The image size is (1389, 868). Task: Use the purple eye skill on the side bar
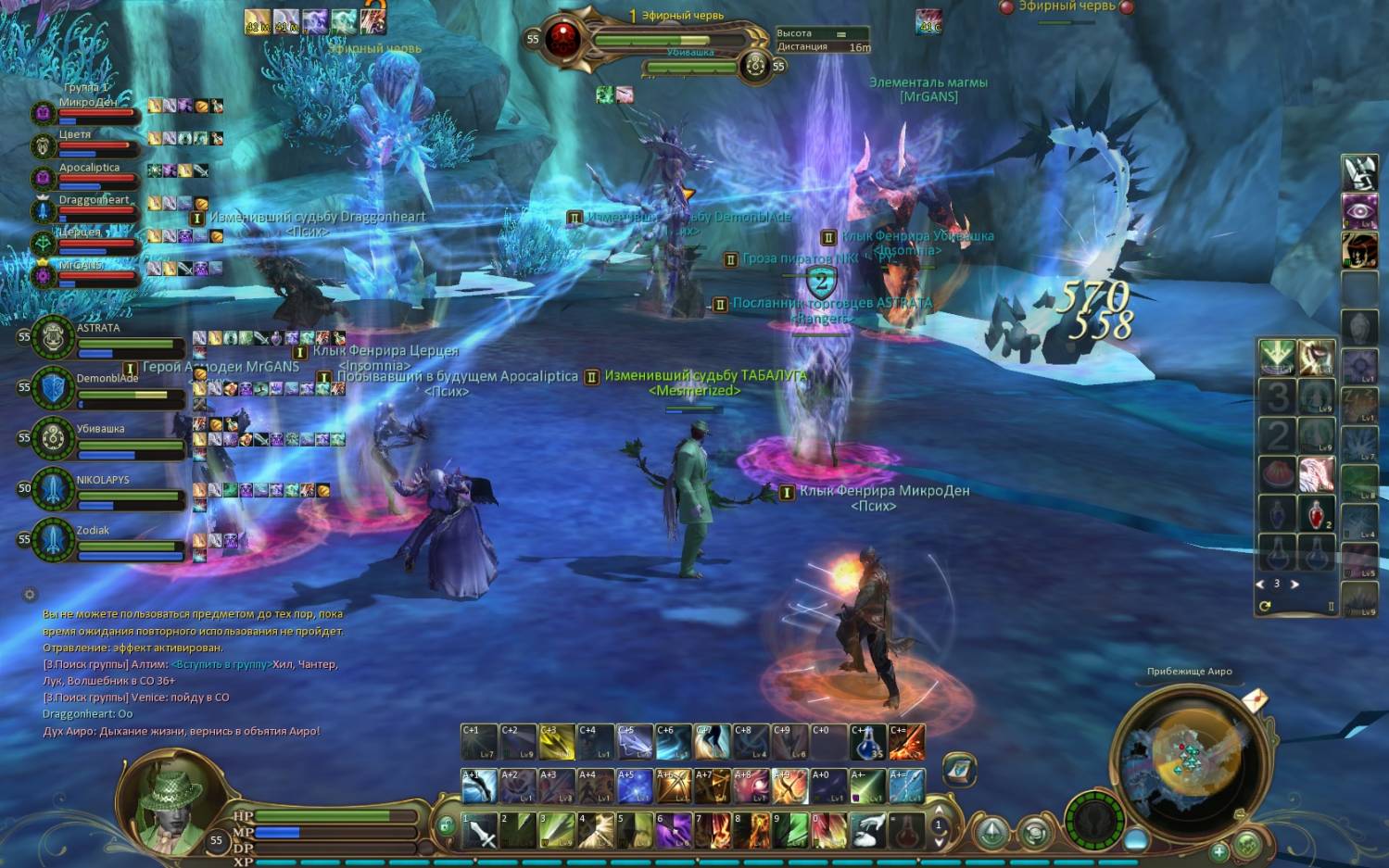pos(1358,210)
